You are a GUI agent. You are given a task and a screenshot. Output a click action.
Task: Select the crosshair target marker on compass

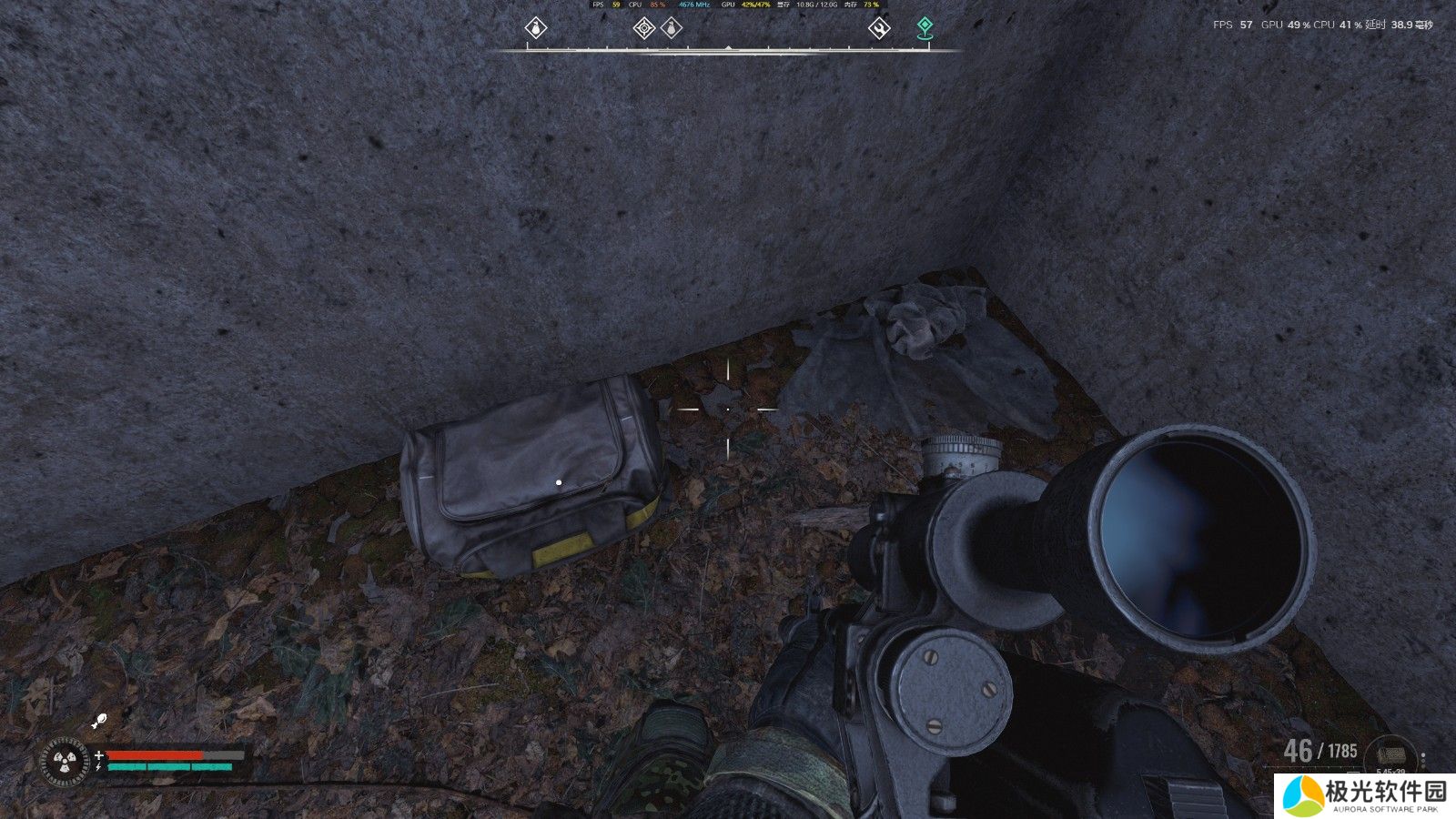pos(643,28)
